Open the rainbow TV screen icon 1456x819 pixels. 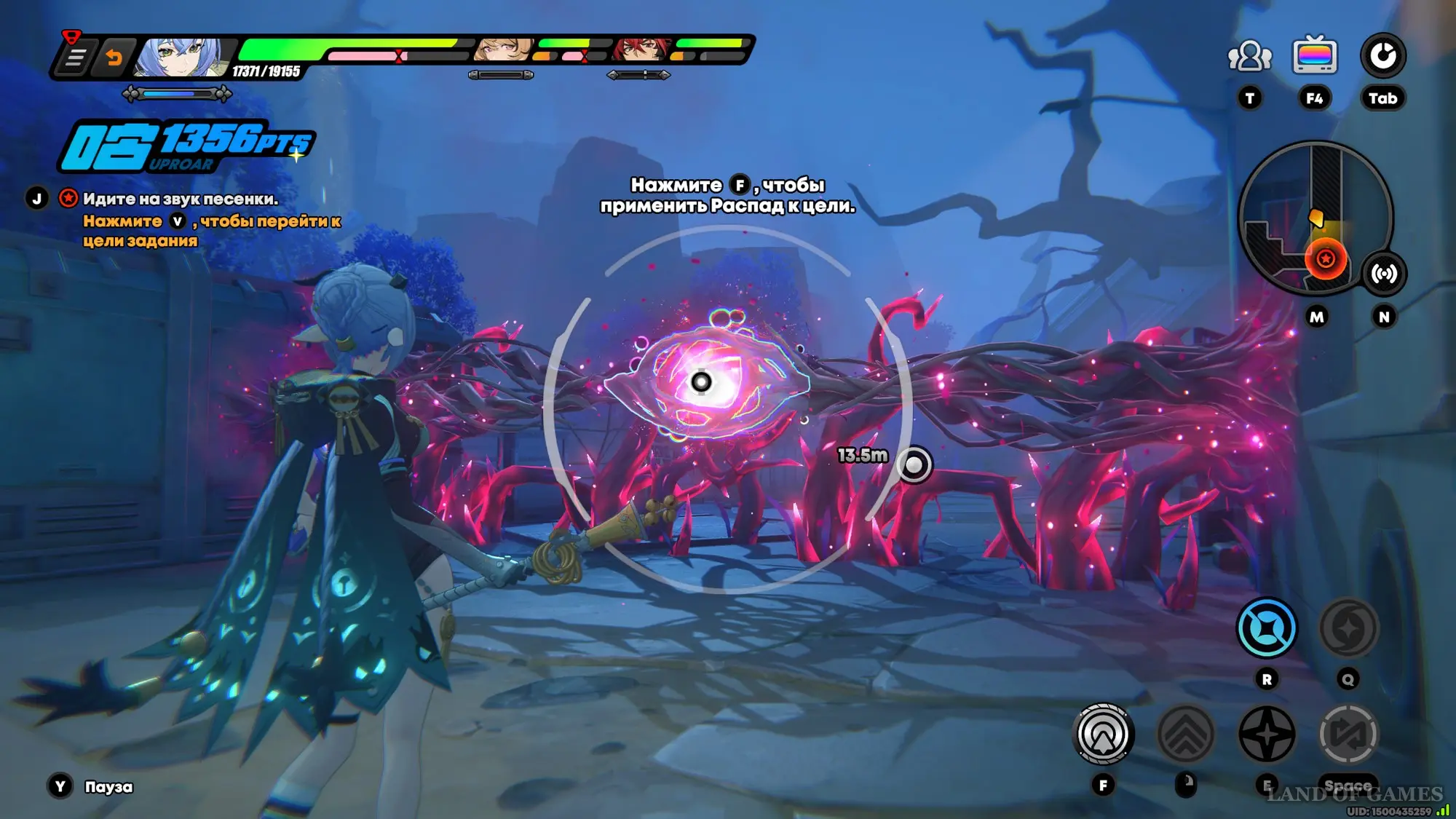pos(1314,56)
